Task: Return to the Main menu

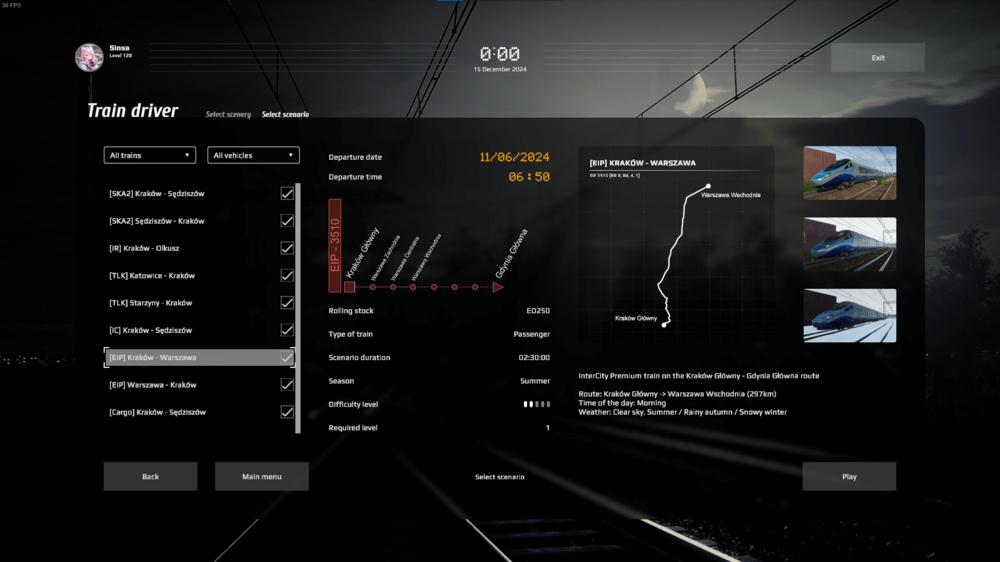Action: 261,476
